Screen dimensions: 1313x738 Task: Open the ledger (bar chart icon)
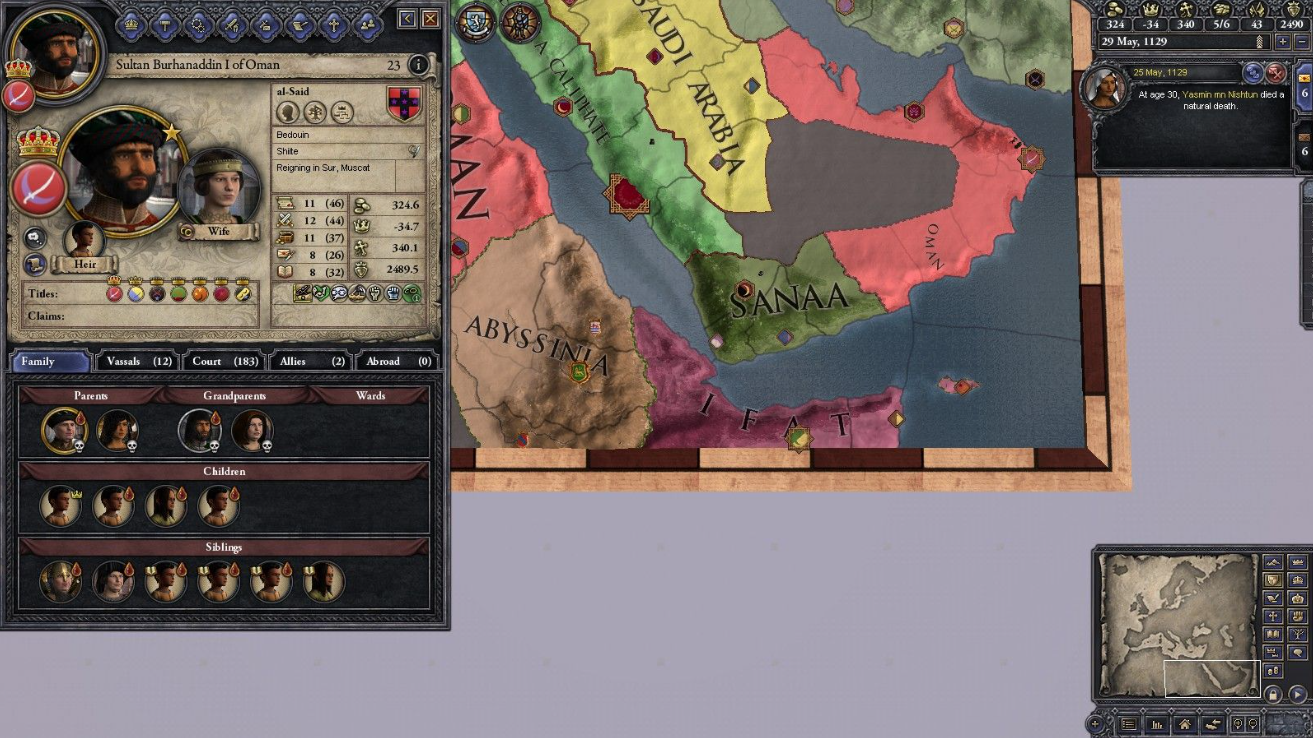tap(1158, 724)
